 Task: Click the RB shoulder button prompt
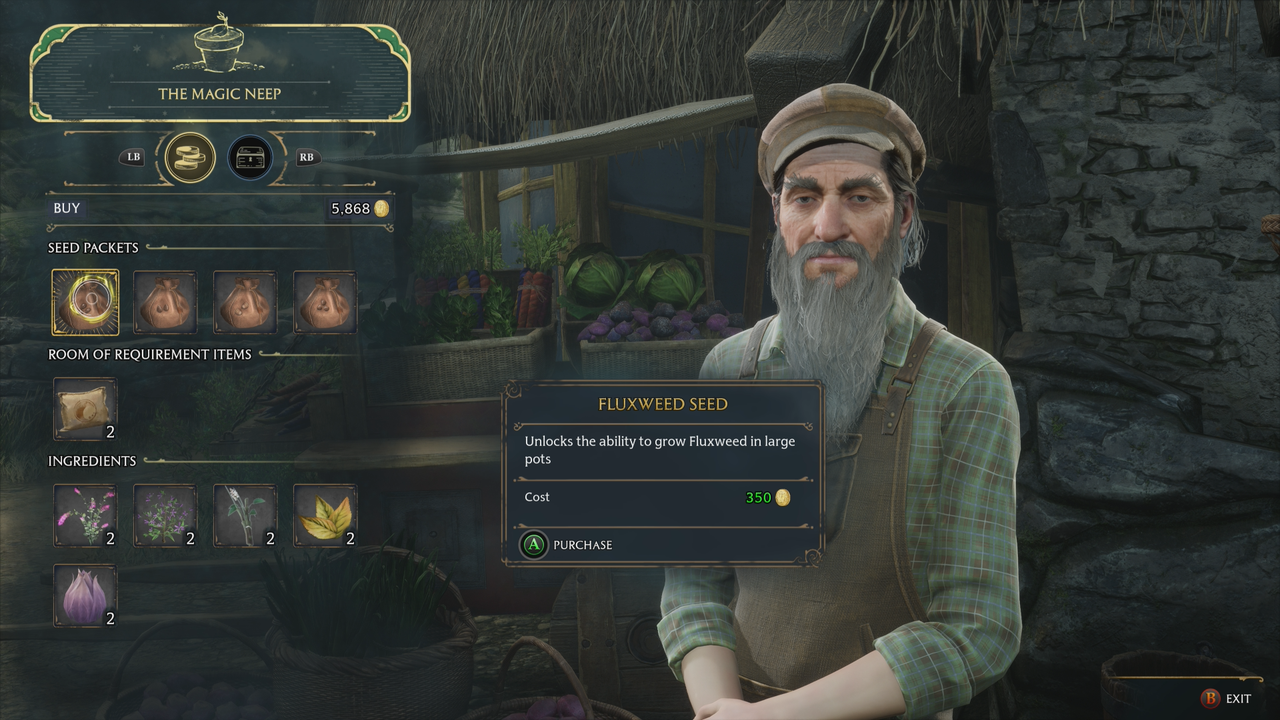pos(306,157)
